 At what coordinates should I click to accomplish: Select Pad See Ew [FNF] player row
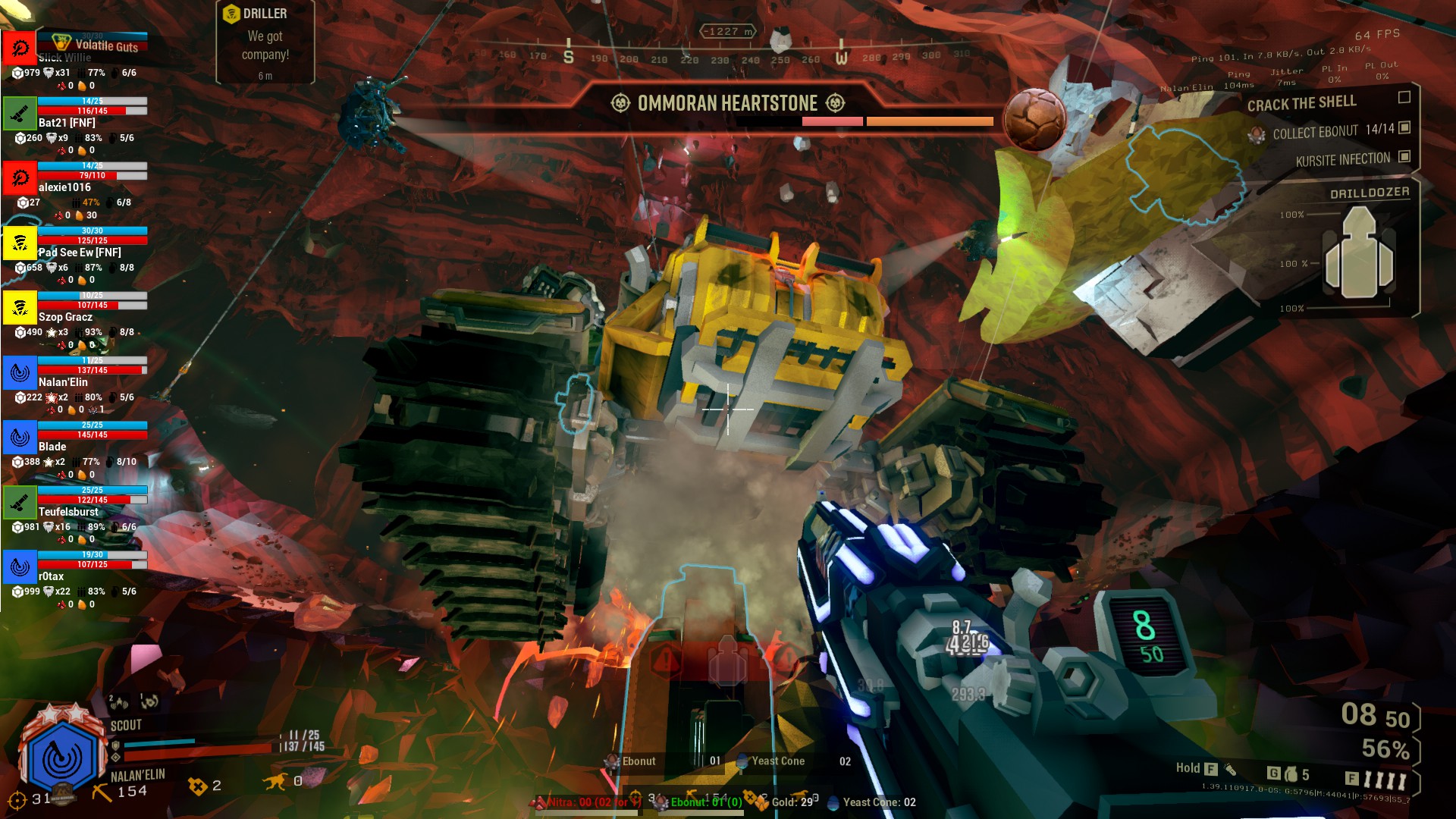80,253
